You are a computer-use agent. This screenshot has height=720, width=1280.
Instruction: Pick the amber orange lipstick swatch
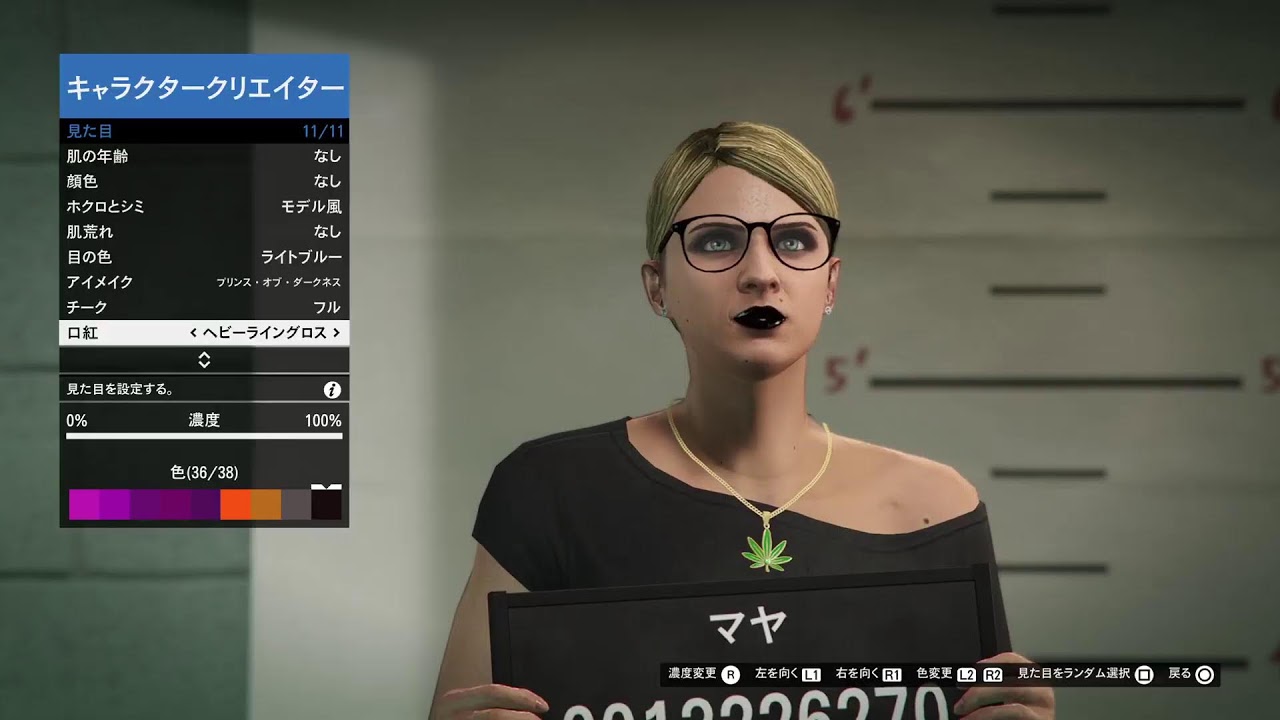[266, 505]
